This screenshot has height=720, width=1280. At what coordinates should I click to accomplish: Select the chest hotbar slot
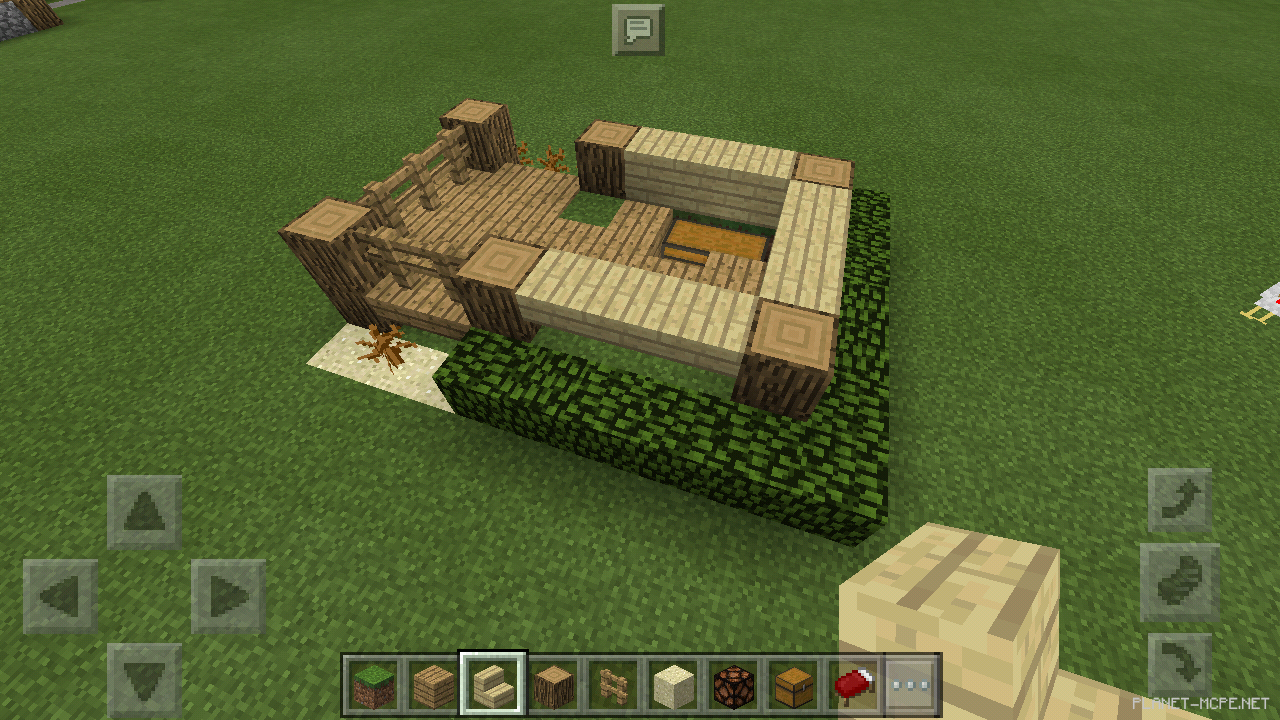[x=793, y=686]
